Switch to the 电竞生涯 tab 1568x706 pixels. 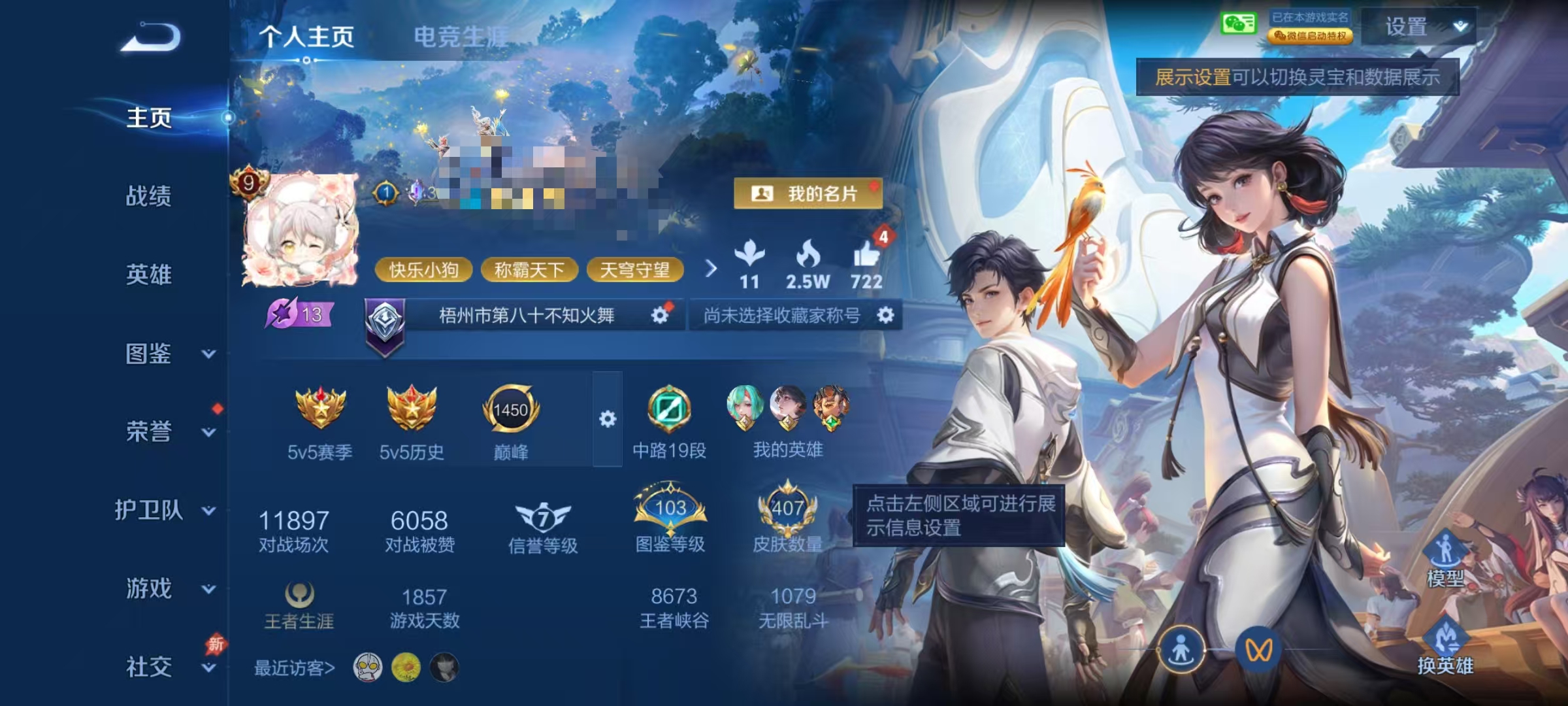pyautogui.click(x=459, y=36)
